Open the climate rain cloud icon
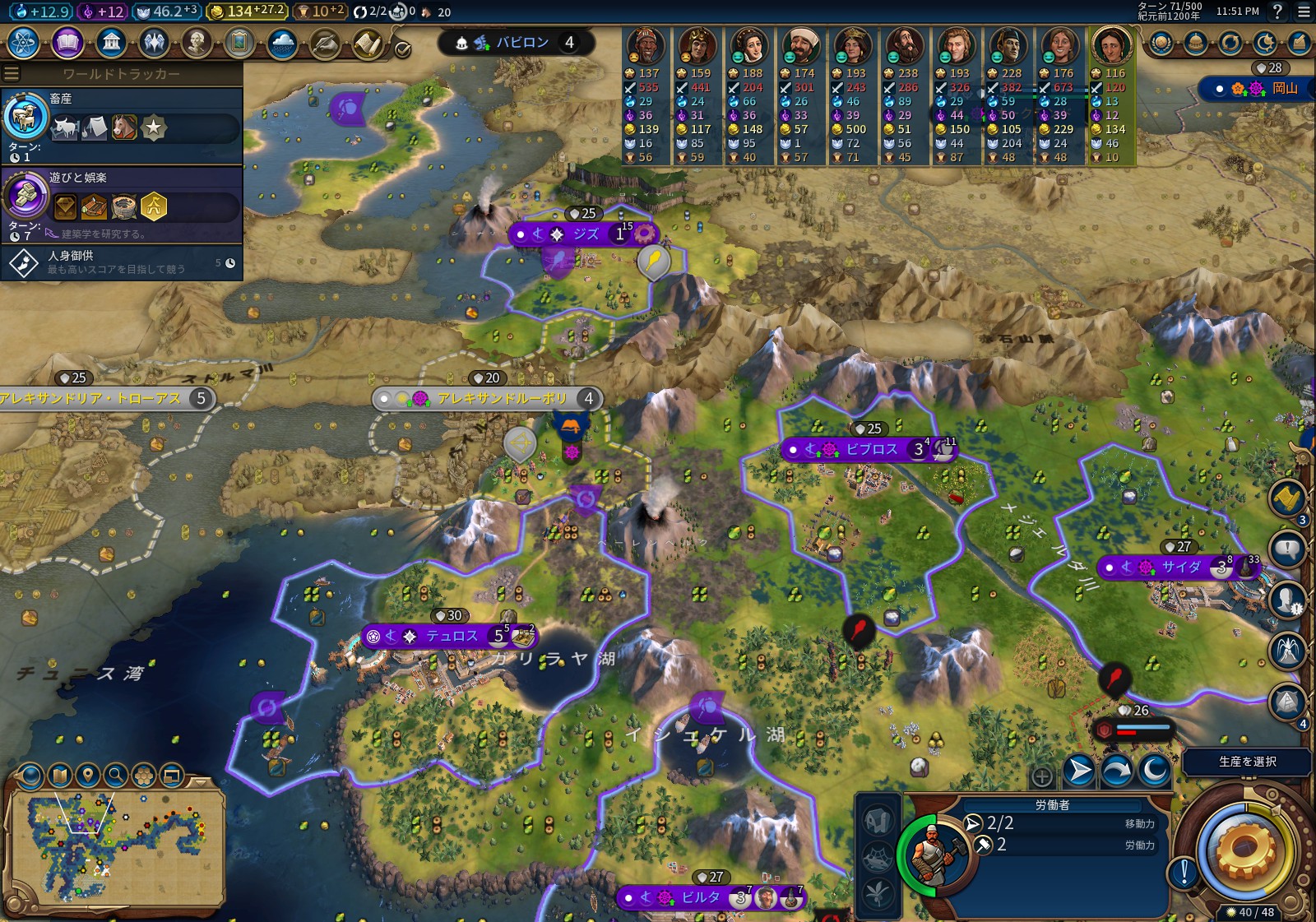The height and width of the screenshot is (922, 1316). tap(282, 43)
